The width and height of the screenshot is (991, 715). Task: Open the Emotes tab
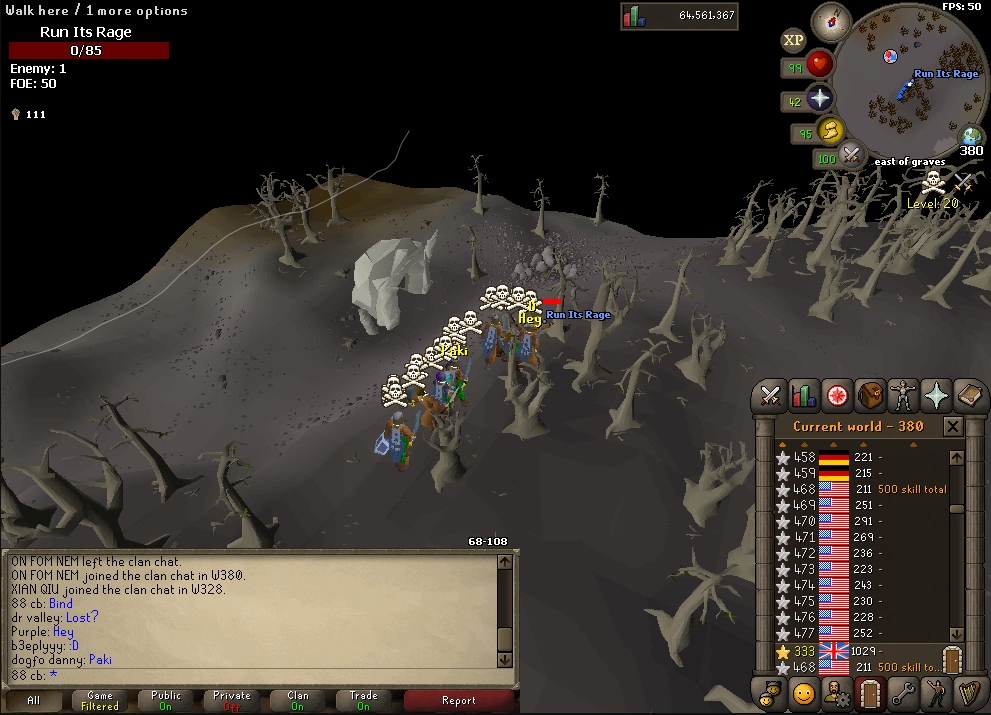click(x=803, y=692)
